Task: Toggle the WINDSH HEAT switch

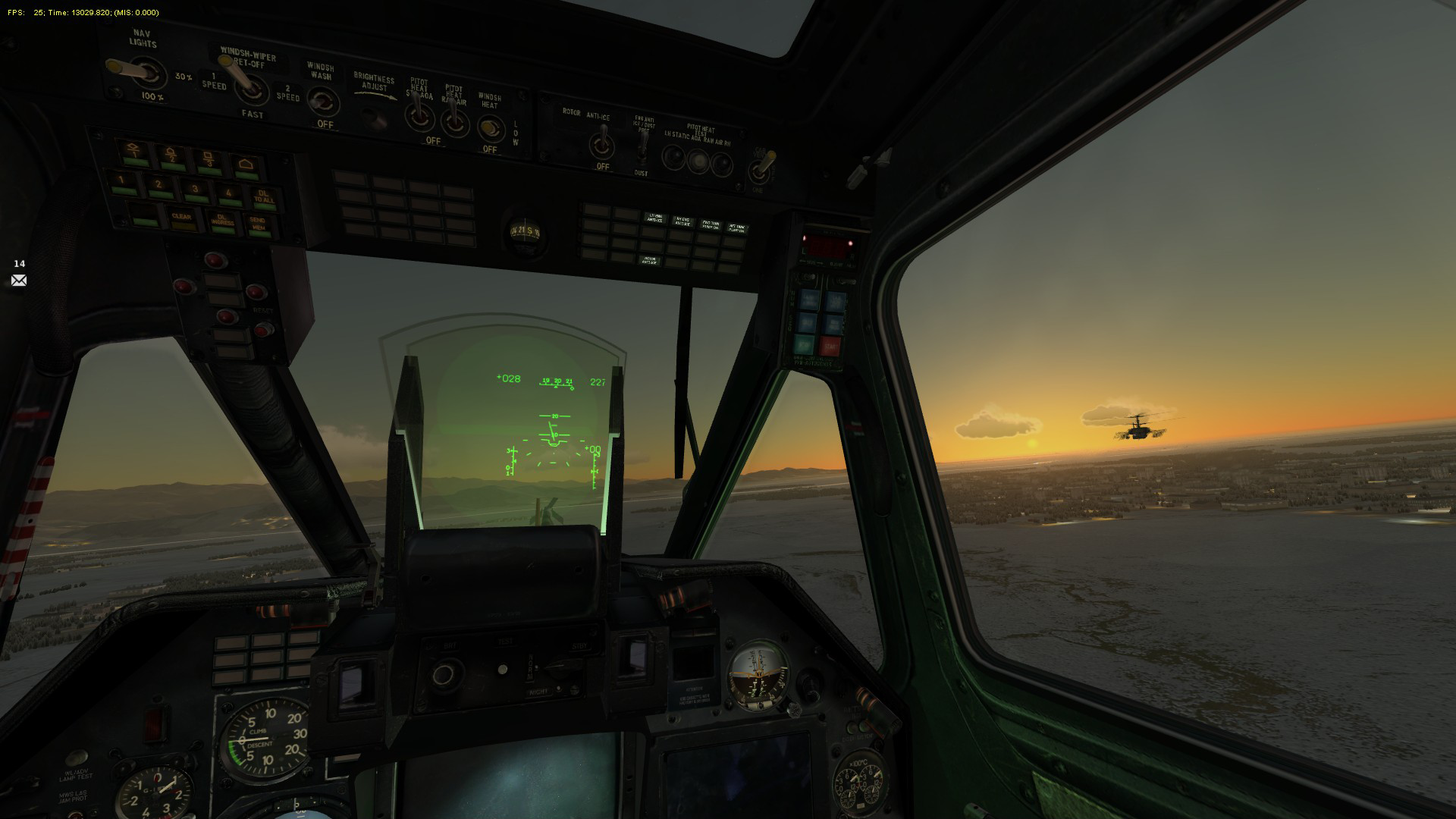Action: tap(490, 127)
